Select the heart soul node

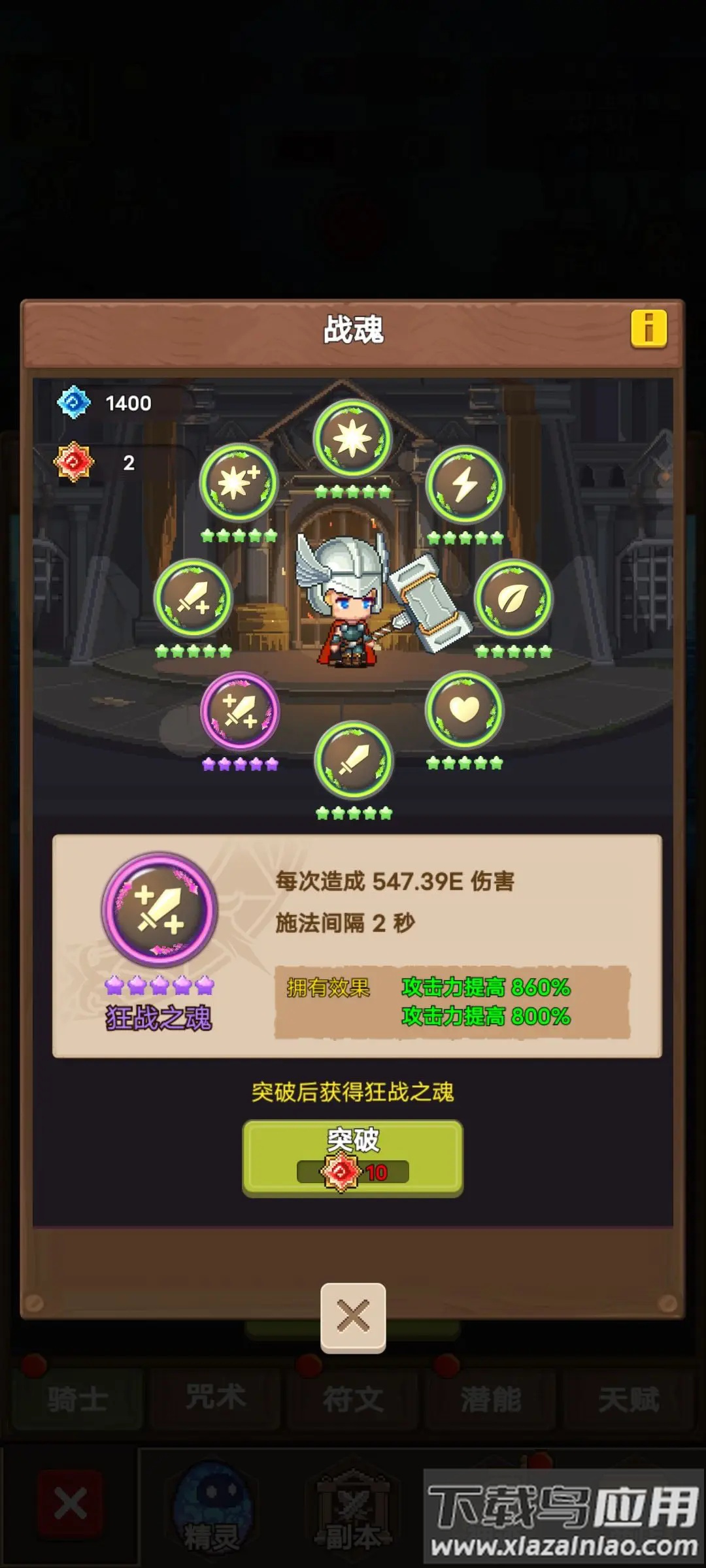464,710
